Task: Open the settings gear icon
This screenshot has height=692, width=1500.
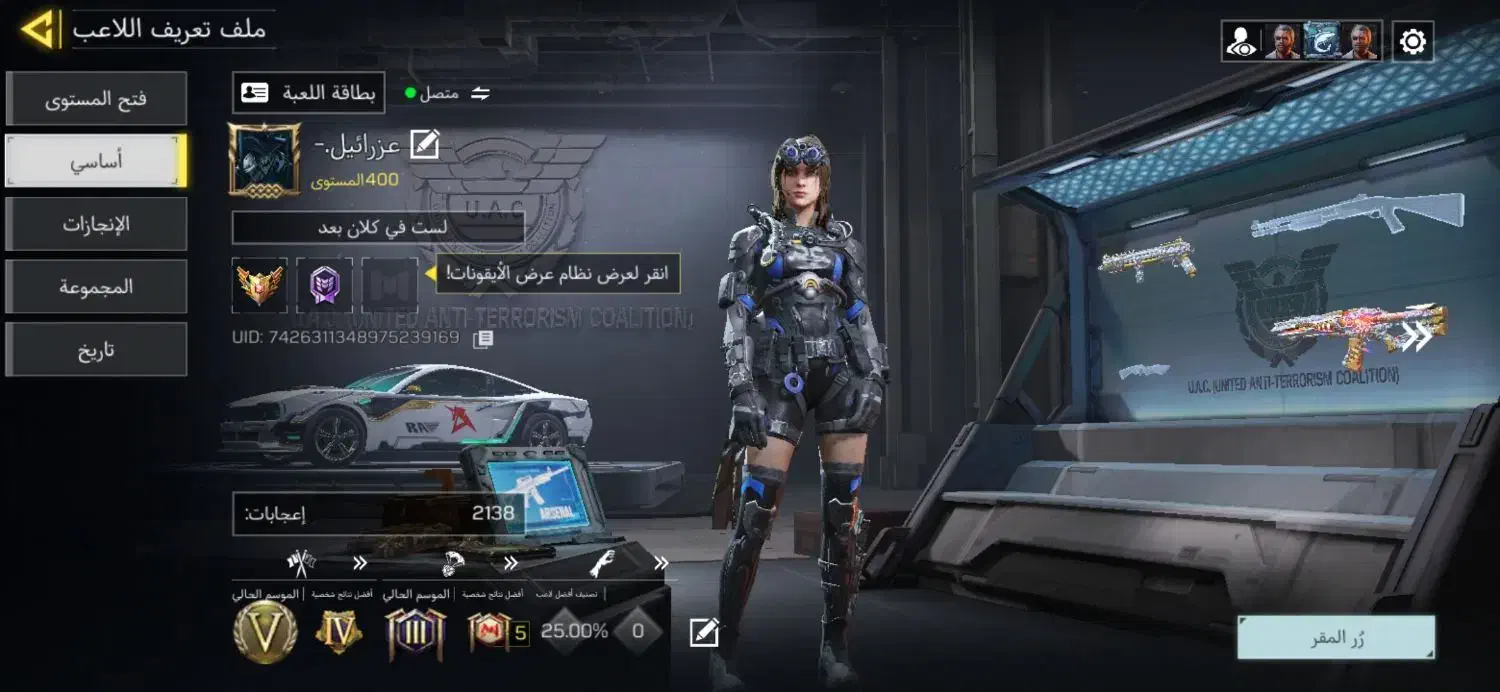Action: click(1412, 41)
